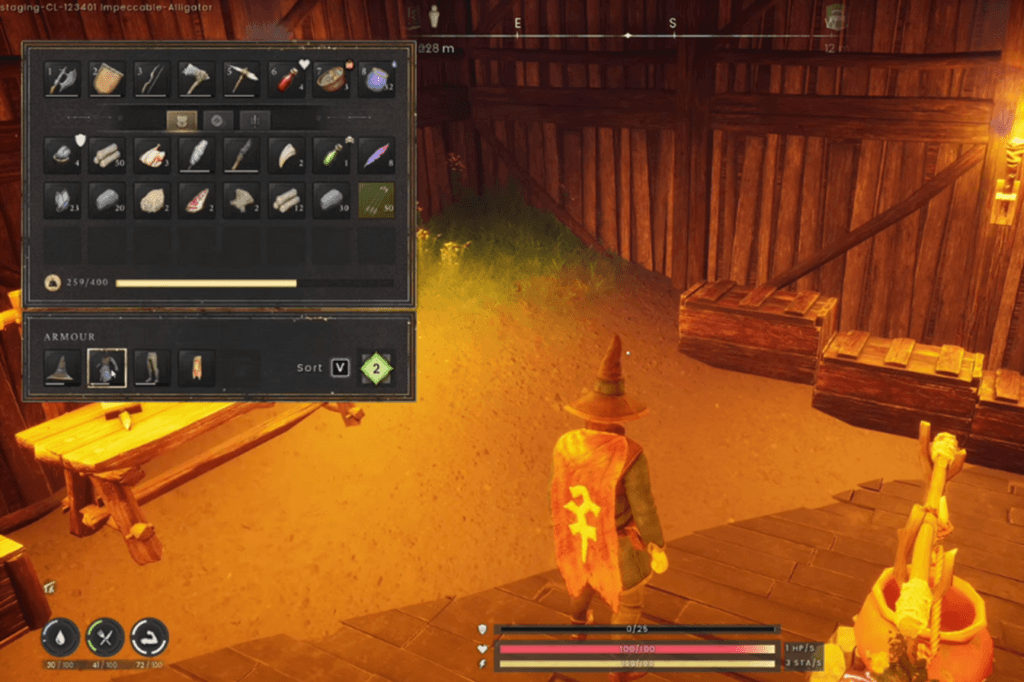
Task: Click the raw chicken meat item
Action: coord(152,155)
